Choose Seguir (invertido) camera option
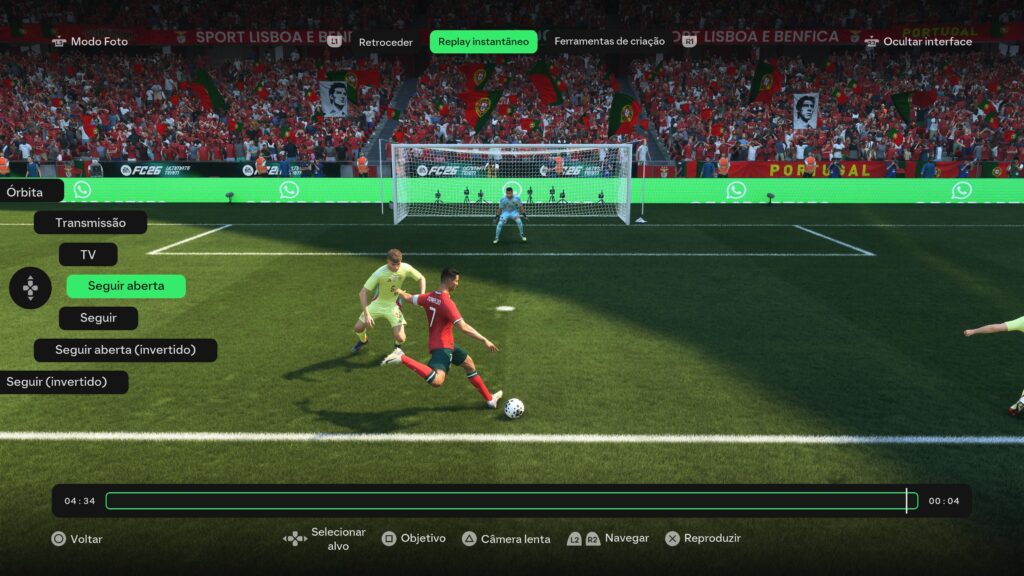The image size is (1024, 576). tap(65, 382)
